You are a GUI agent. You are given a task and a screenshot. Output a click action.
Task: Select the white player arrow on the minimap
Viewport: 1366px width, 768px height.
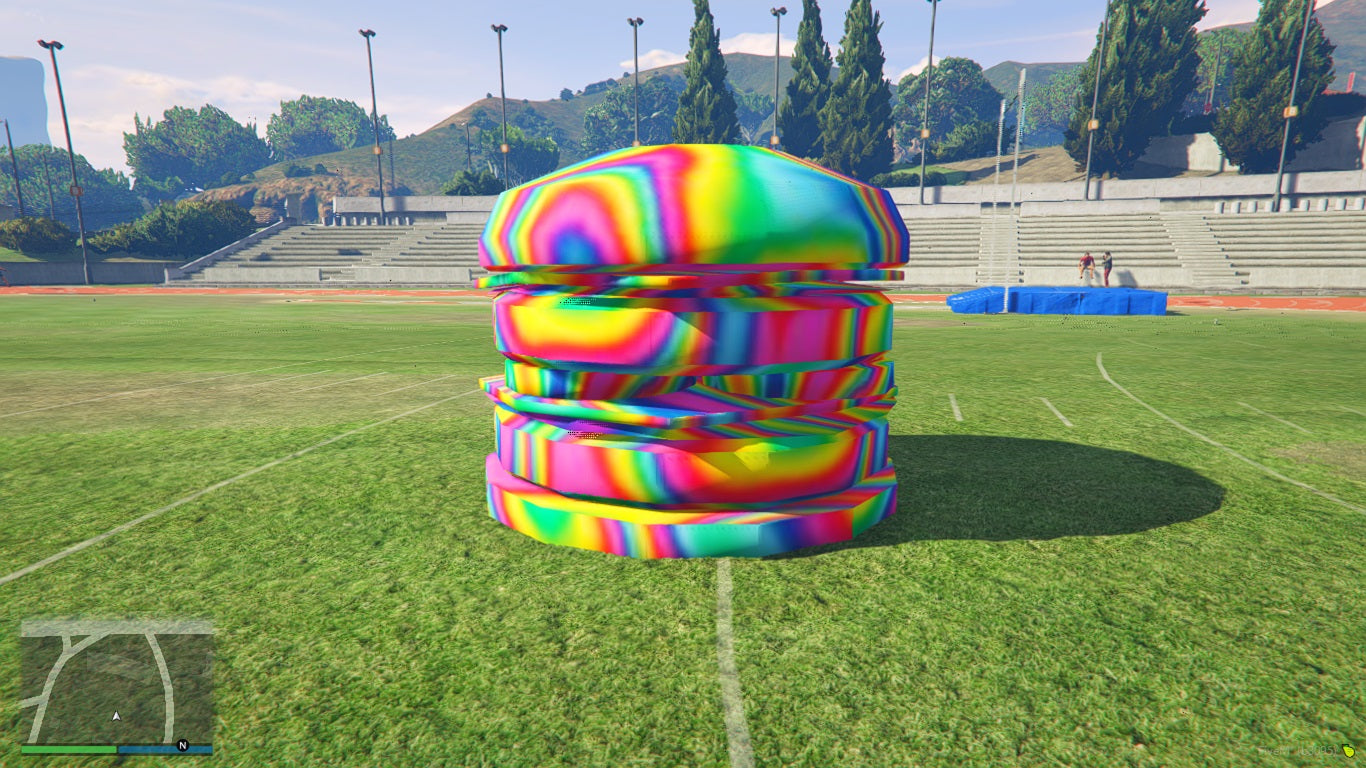(x=116, y=716)
